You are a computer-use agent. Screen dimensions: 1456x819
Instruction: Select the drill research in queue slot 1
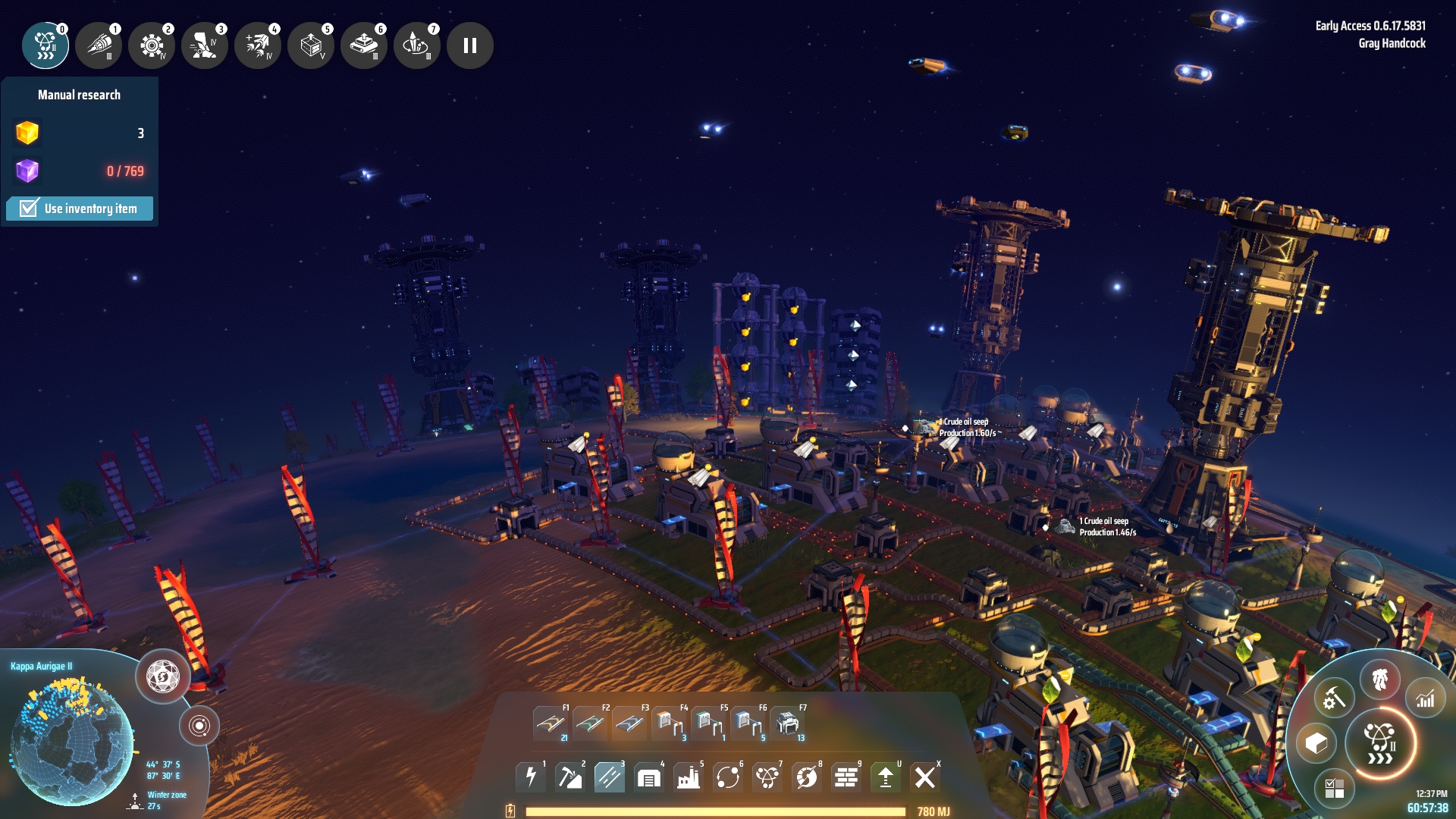coord(99,46)
